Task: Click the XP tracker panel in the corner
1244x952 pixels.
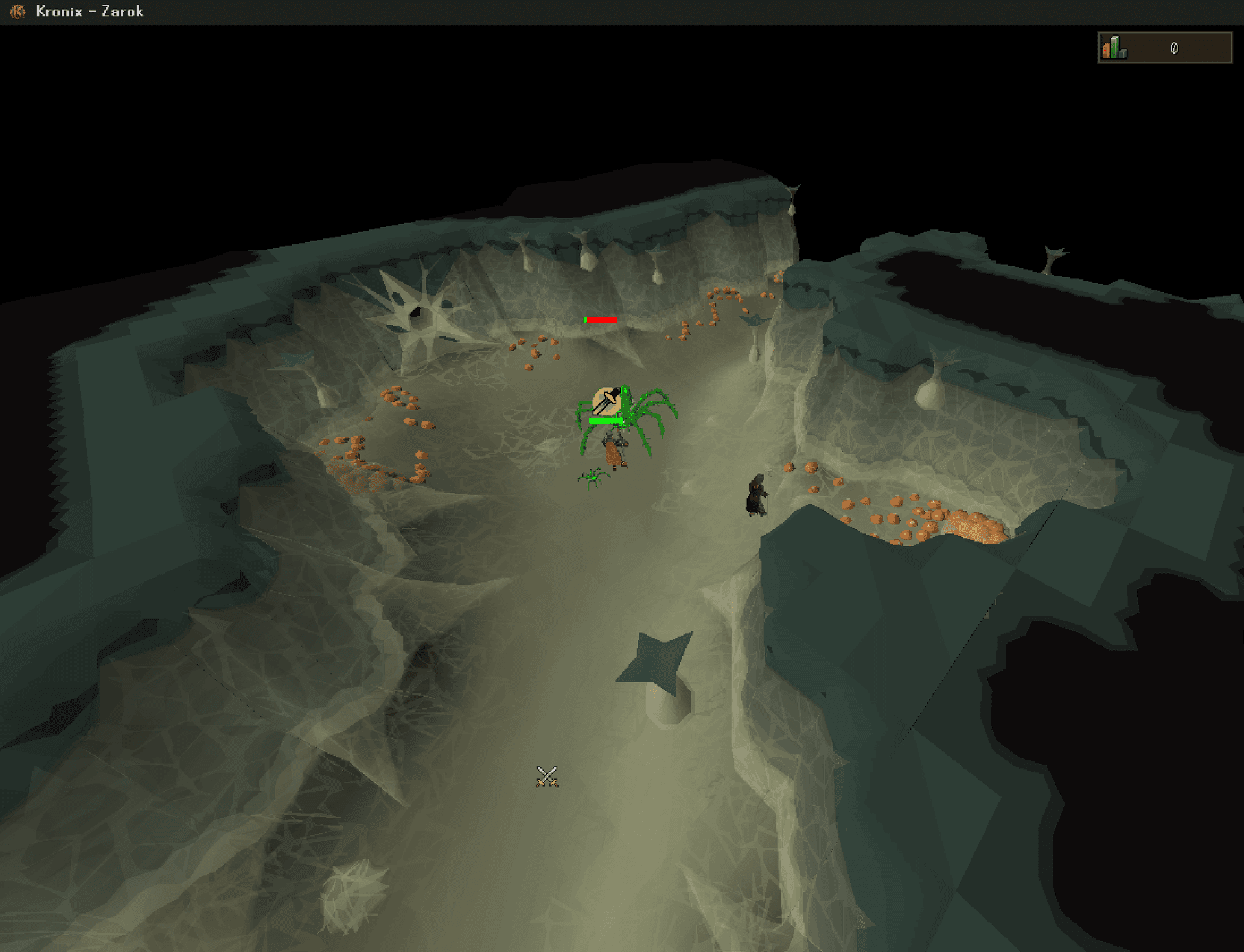Action: coord(1165,48)
